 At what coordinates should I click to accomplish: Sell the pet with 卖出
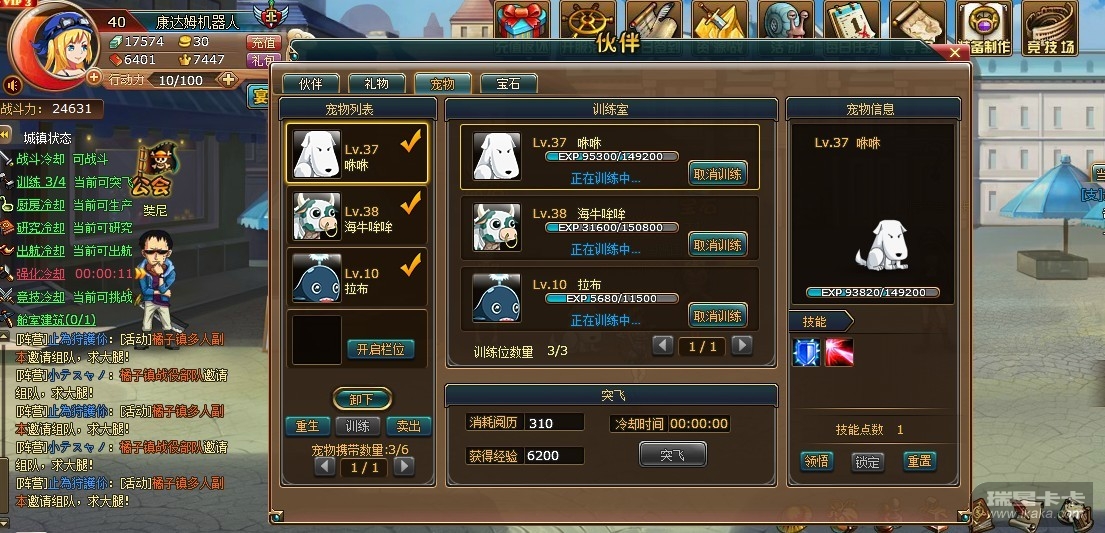(x=408, y=426)
